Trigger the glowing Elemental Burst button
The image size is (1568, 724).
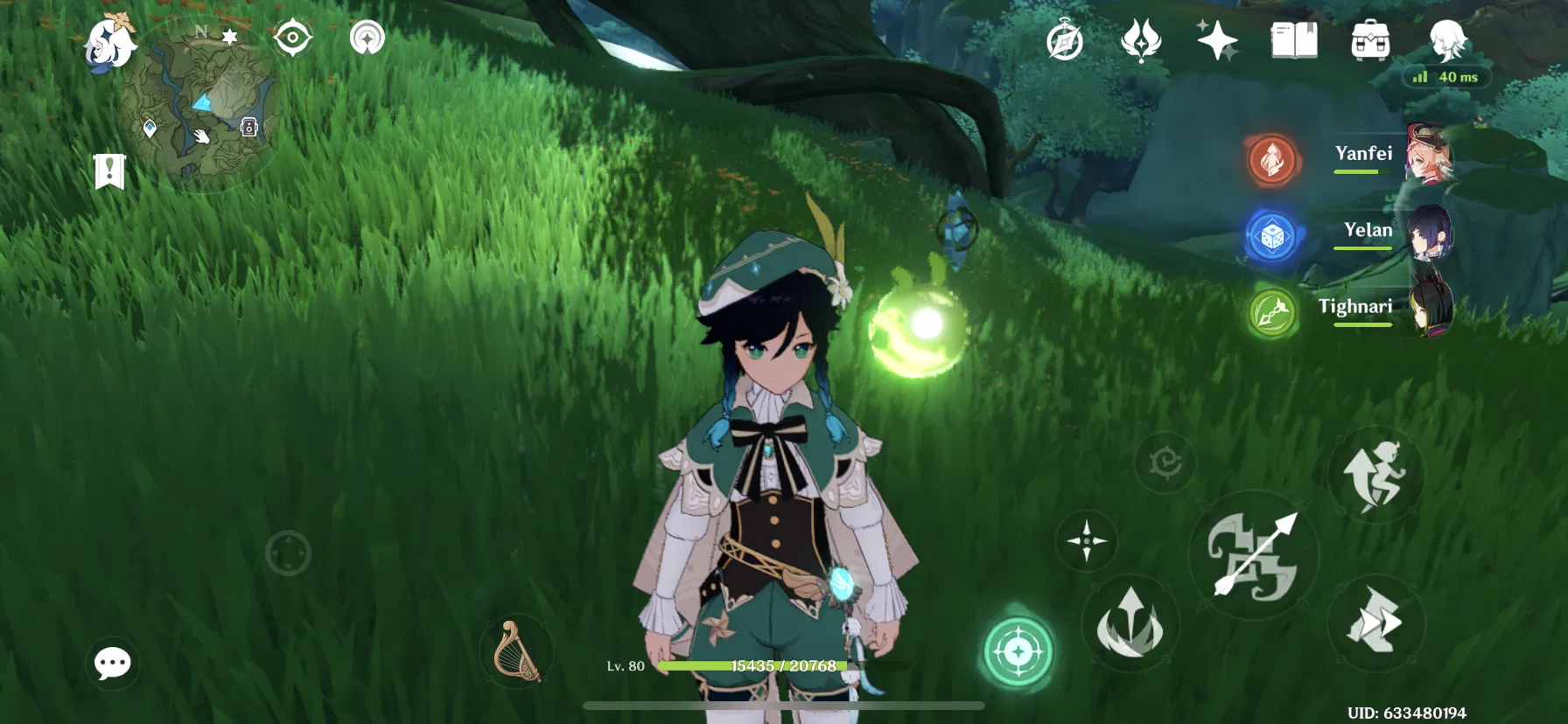1018,651
